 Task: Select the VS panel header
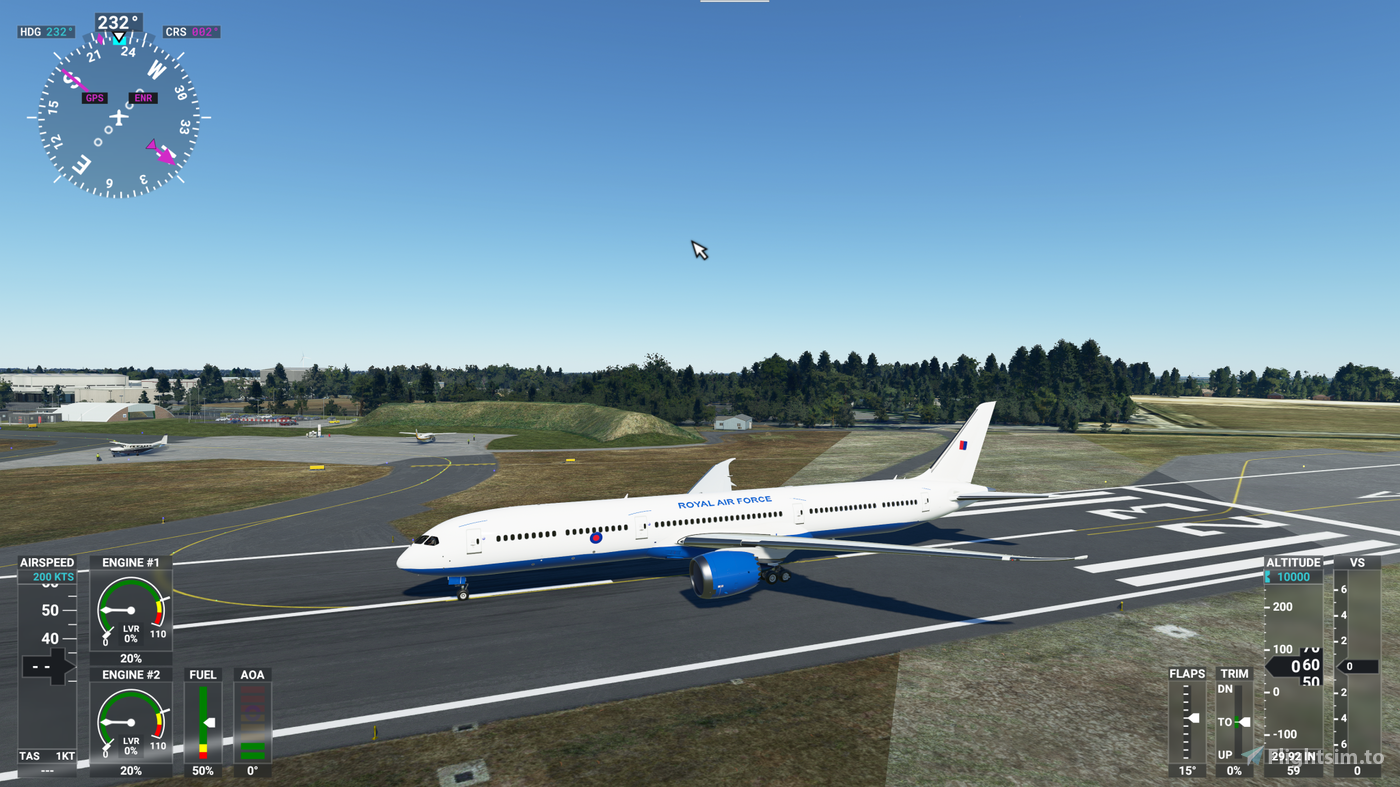pos(1357,562)
